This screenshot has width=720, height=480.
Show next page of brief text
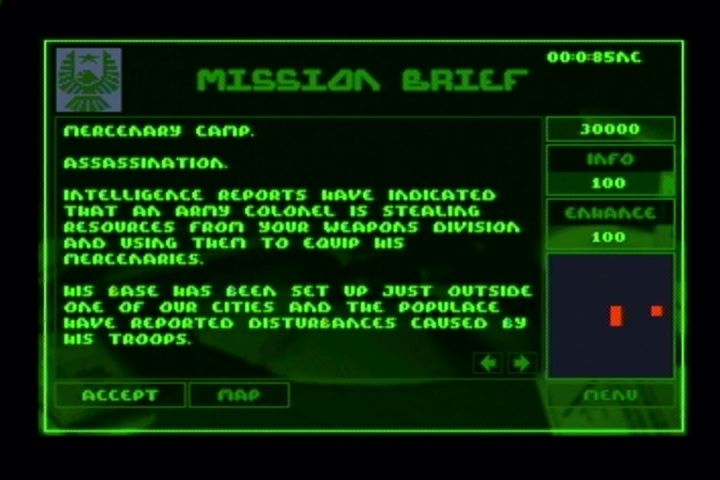tap(521, 362)
